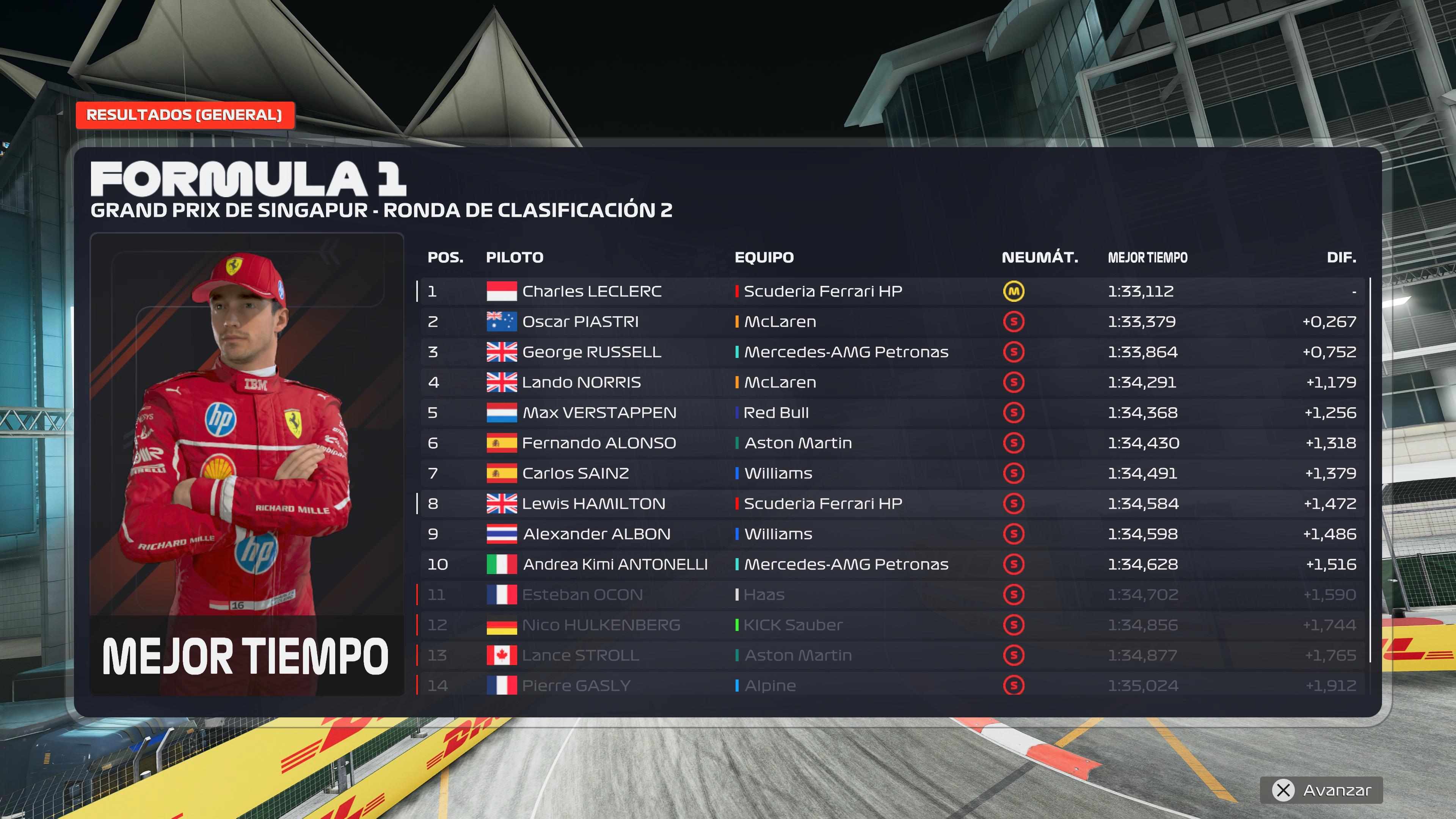Click the Avanzar button
Screen dimensions: 1456x819
[1321, 789]
